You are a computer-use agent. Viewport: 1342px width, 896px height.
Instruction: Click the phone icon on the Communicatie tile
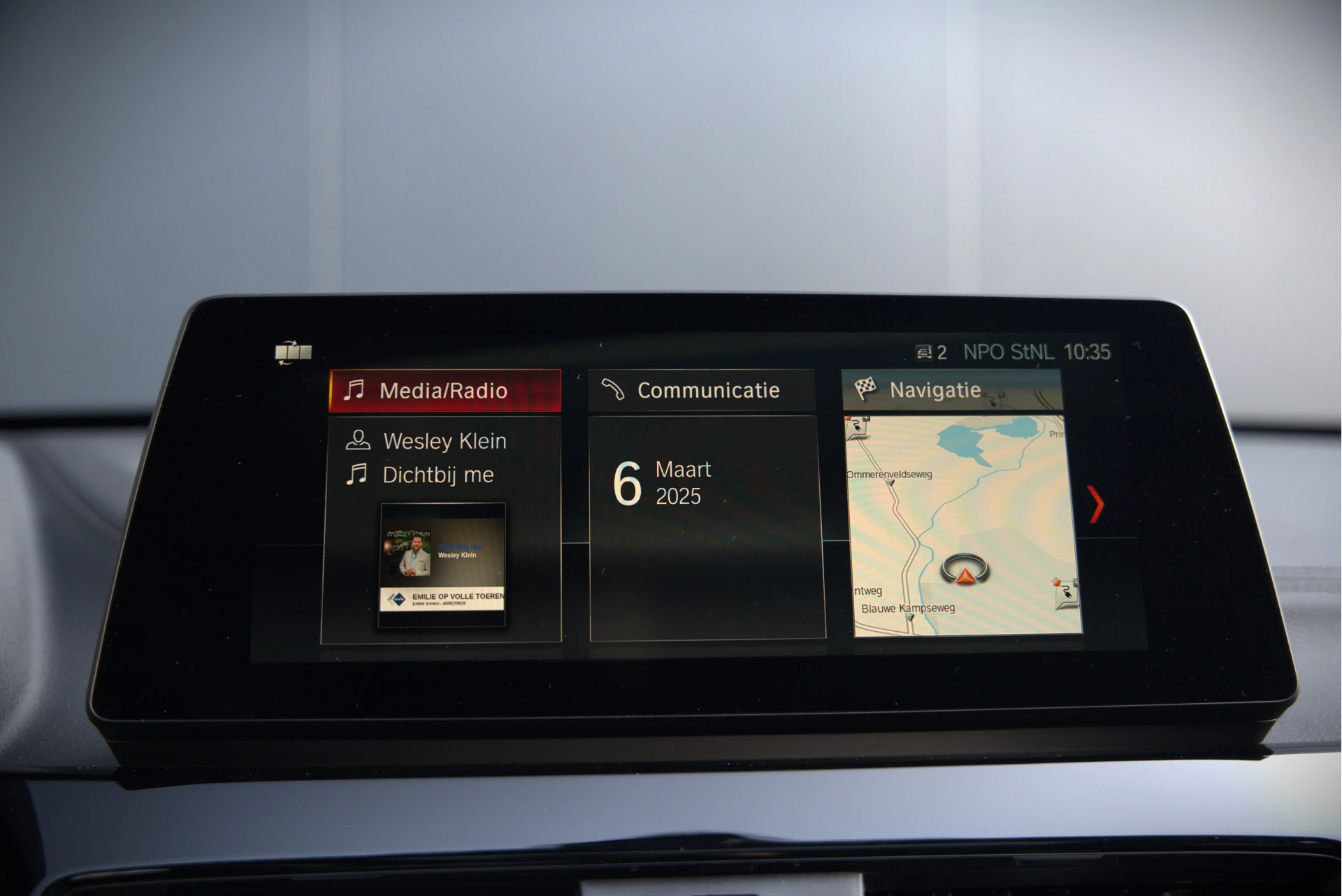(615, 390)
